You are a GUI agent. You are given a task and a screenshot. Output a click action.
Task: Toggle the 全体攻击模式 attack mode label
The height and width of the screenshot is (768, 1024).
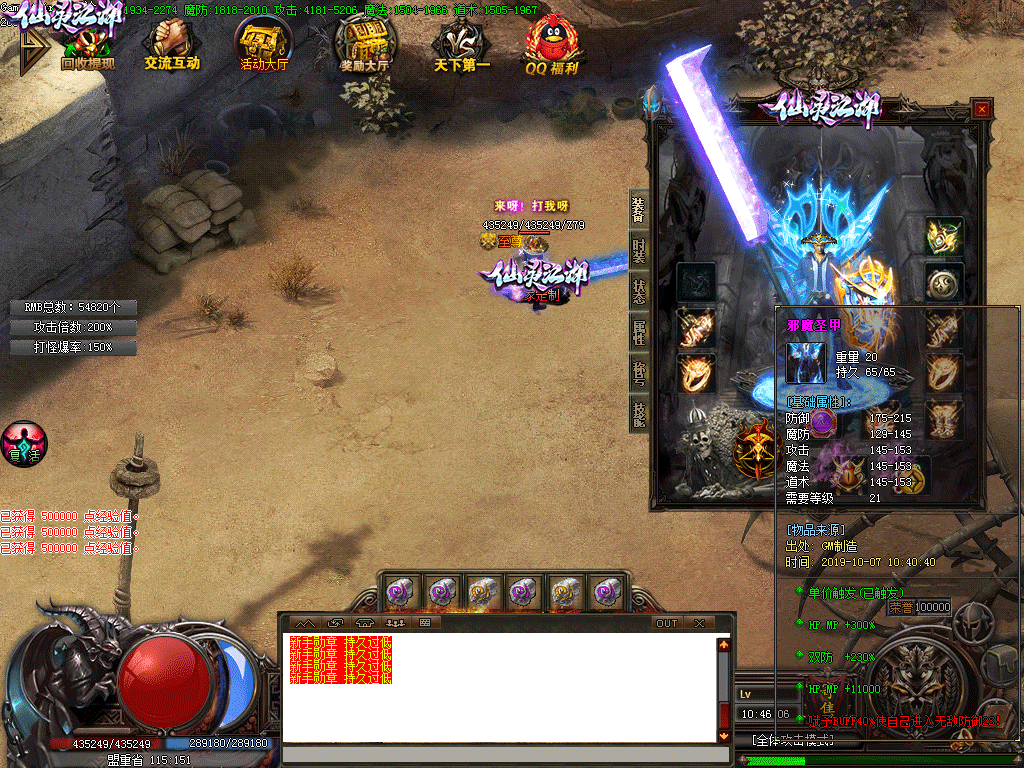coord(794,740)
